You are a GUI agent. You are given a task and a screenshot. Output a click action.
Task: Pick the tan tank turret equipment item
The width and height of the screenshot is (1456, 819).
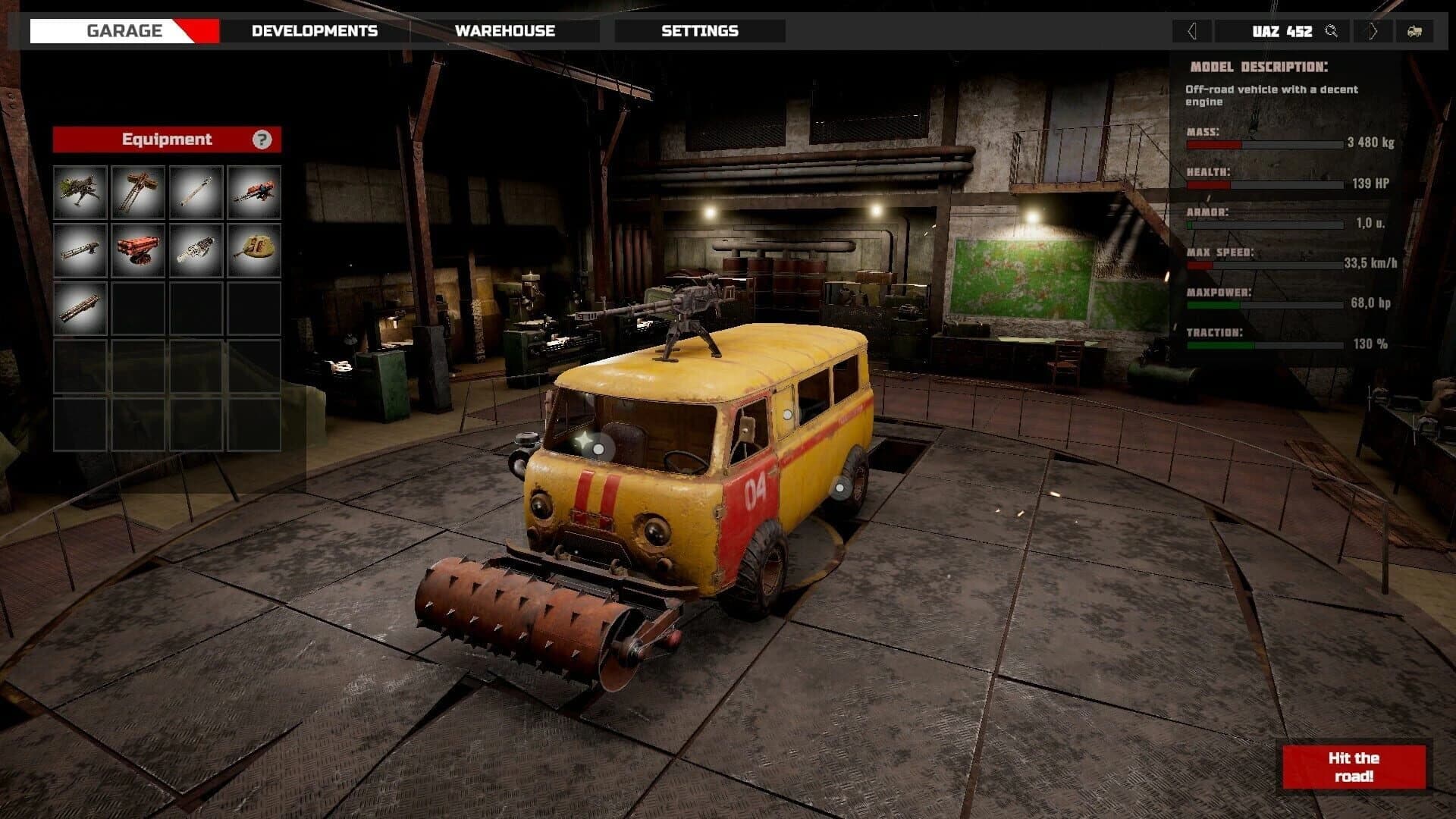tap(253, 250)
